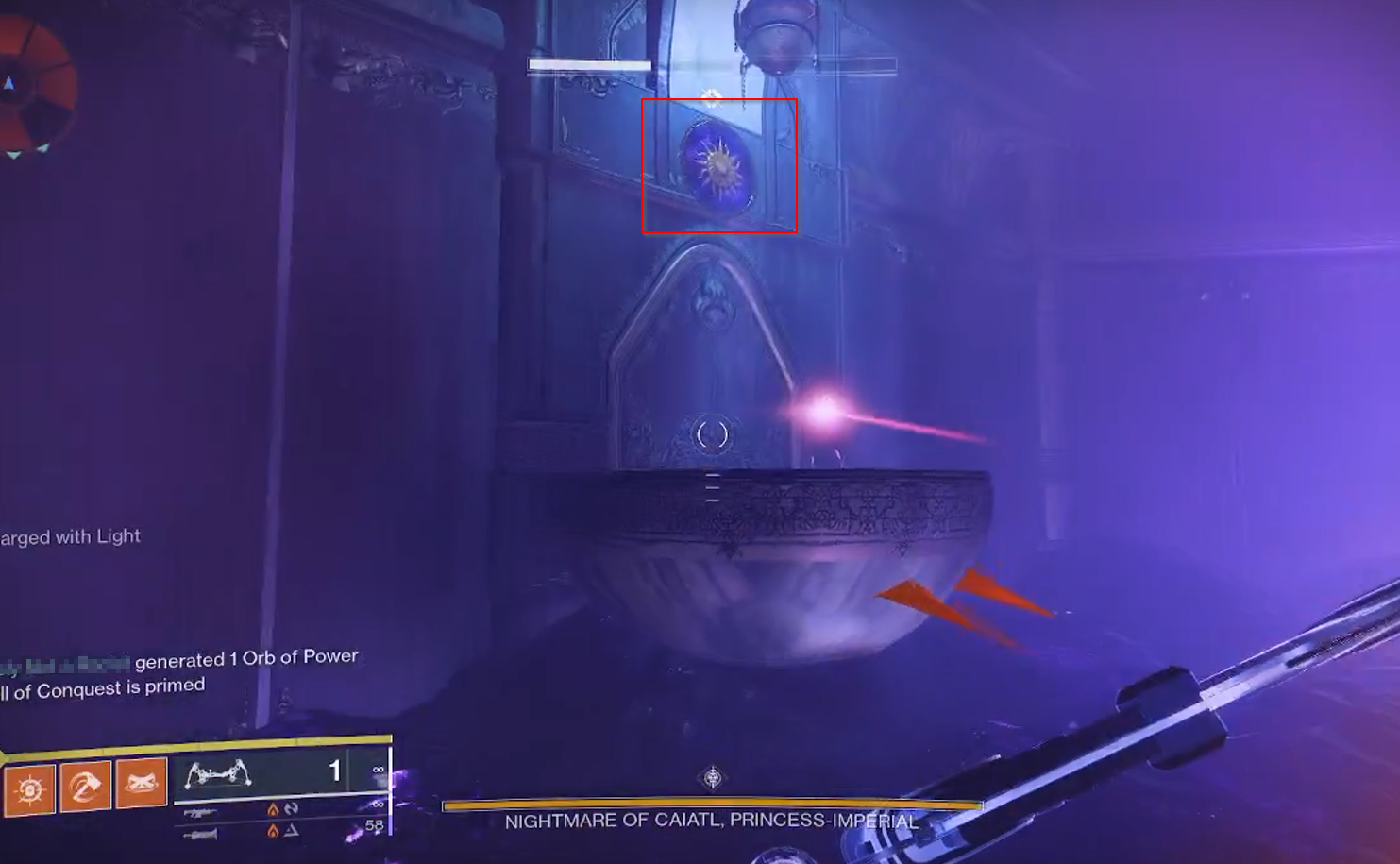This screenshot has width=1400, height=864.
Task: Click the 'Bell of Conquest is primed' notification
Action: pos(104,686)
